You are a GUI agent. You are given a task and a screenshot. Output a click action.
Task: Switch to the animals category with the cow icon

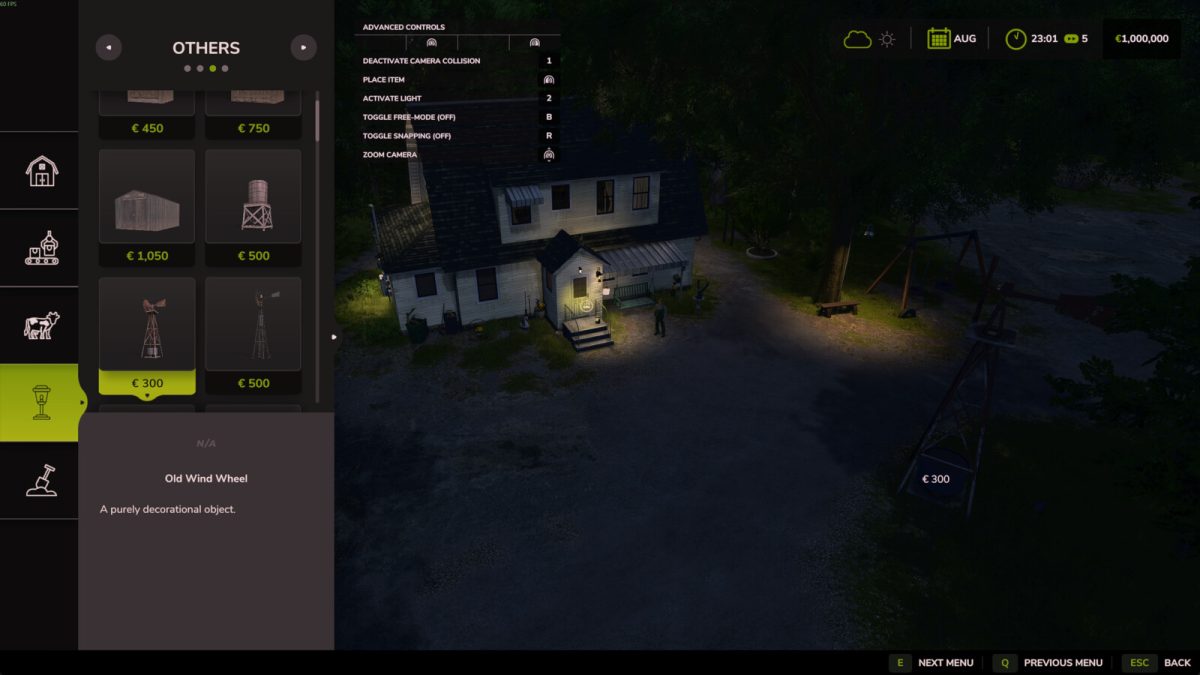41,325
